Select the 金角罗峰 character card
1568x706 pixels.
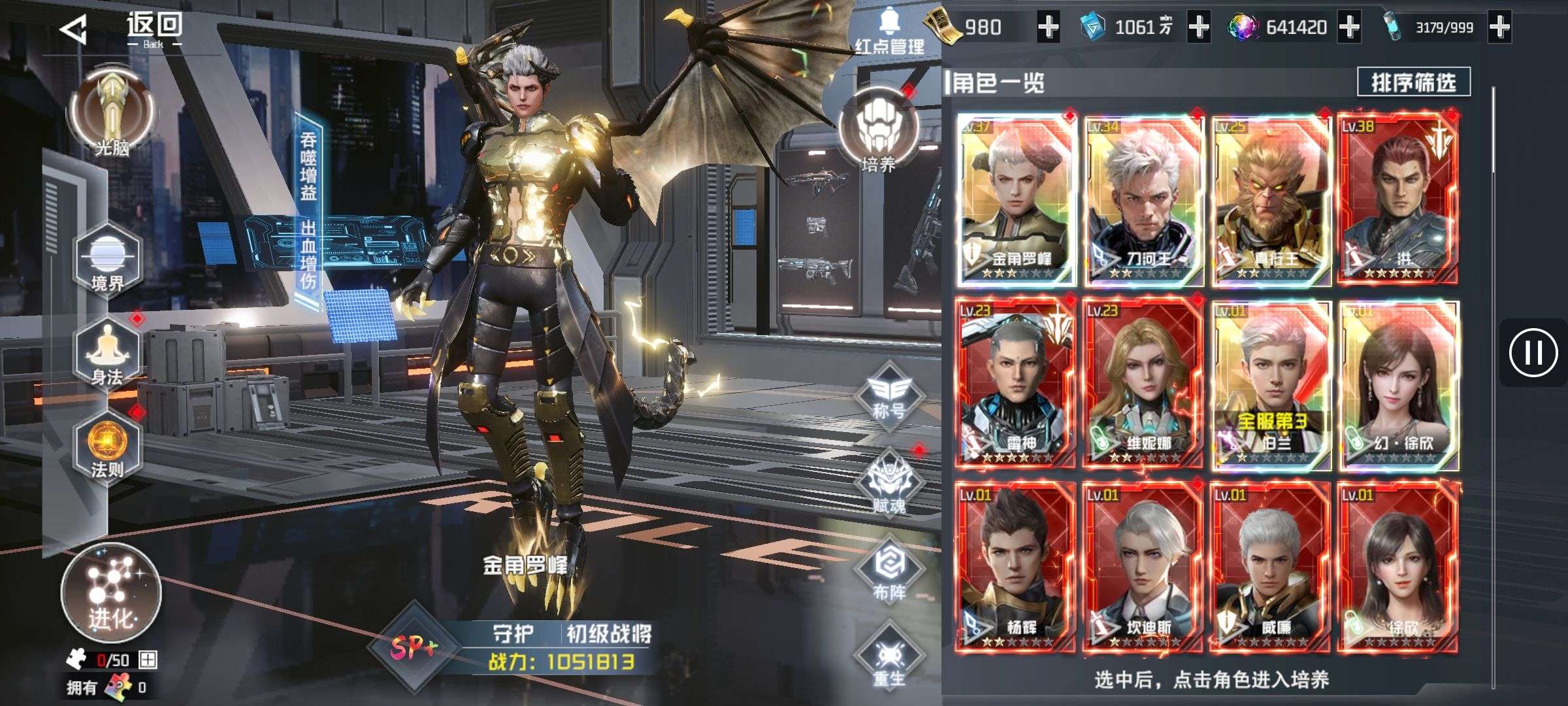1017,199
